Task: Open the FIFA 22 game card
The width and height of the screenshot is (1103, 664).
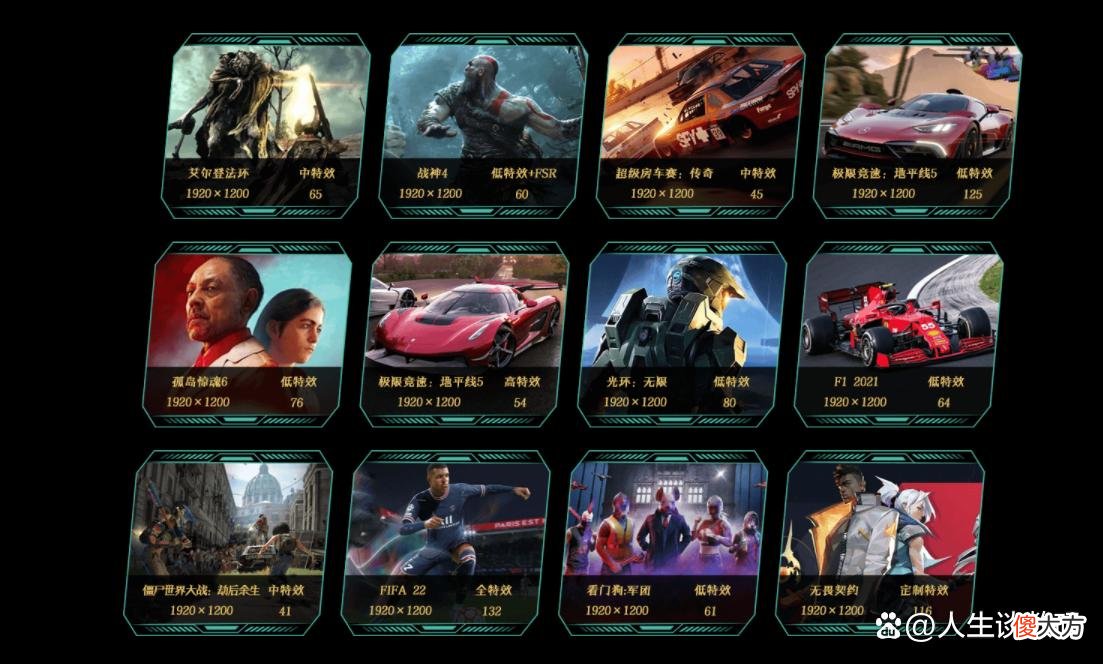Action: pos(447,542)
